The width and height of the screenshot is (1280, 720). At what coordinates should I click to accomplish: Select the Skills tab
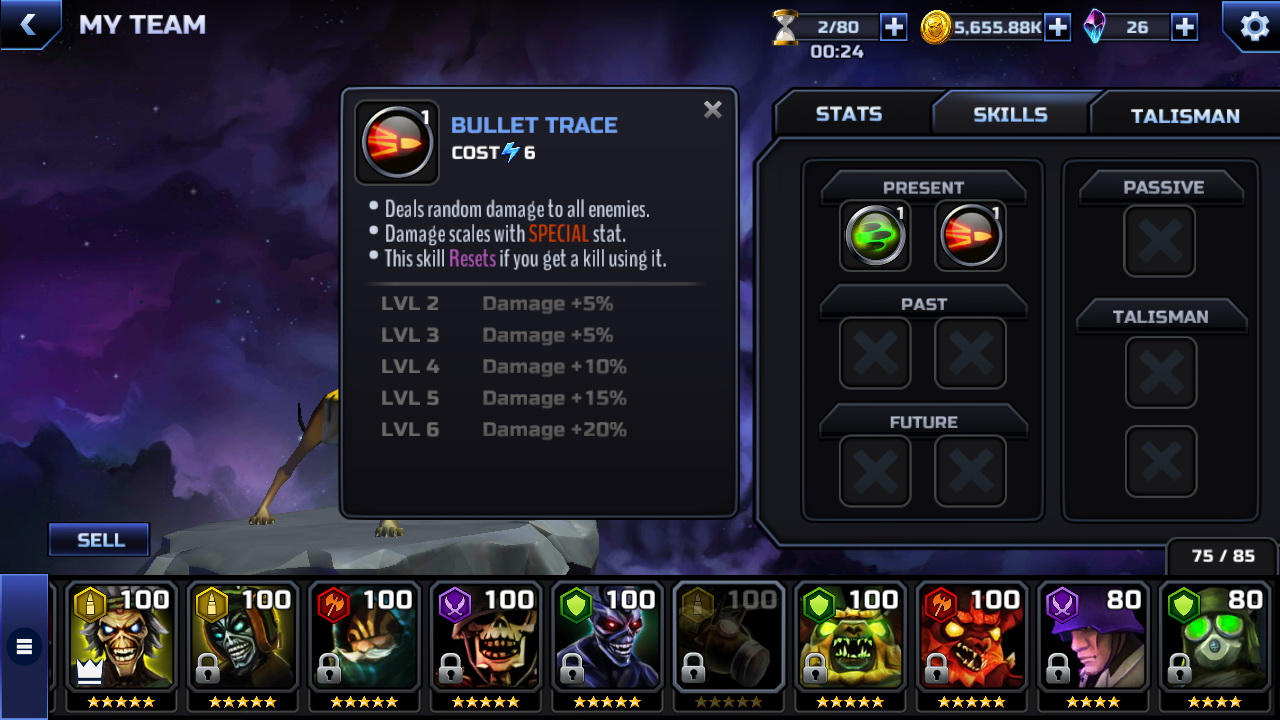tap(1010, 114)
